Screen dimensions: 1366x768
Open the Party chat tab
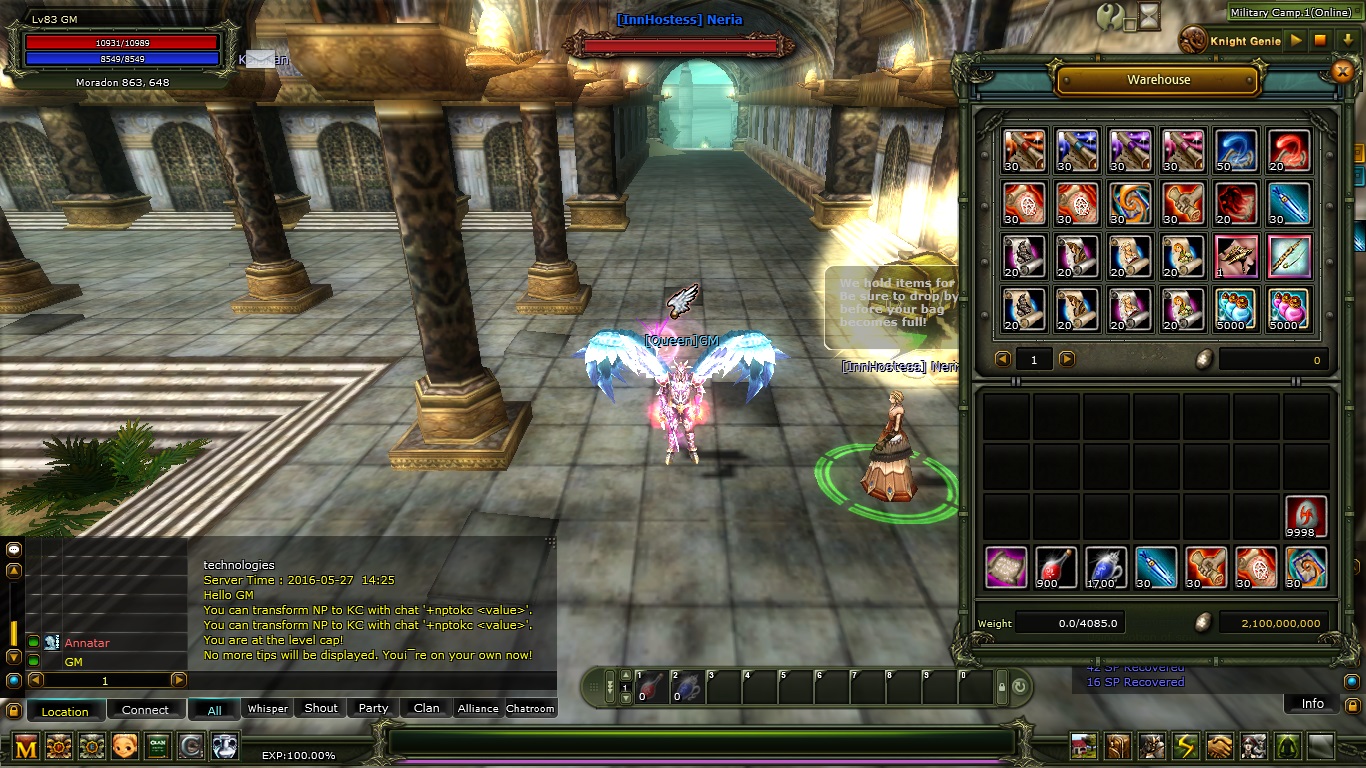click(373, 708)
